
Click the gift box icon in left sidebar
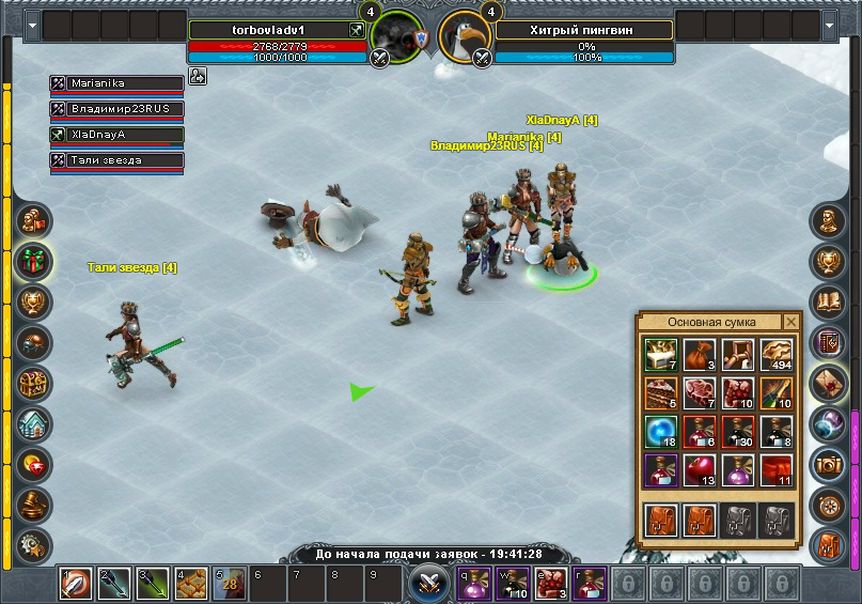[35, 262]
